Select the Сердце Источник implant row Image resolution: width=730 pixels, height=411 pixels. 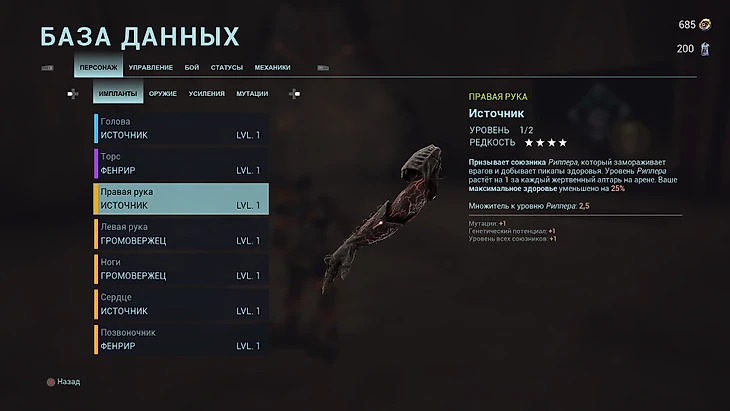181,303
